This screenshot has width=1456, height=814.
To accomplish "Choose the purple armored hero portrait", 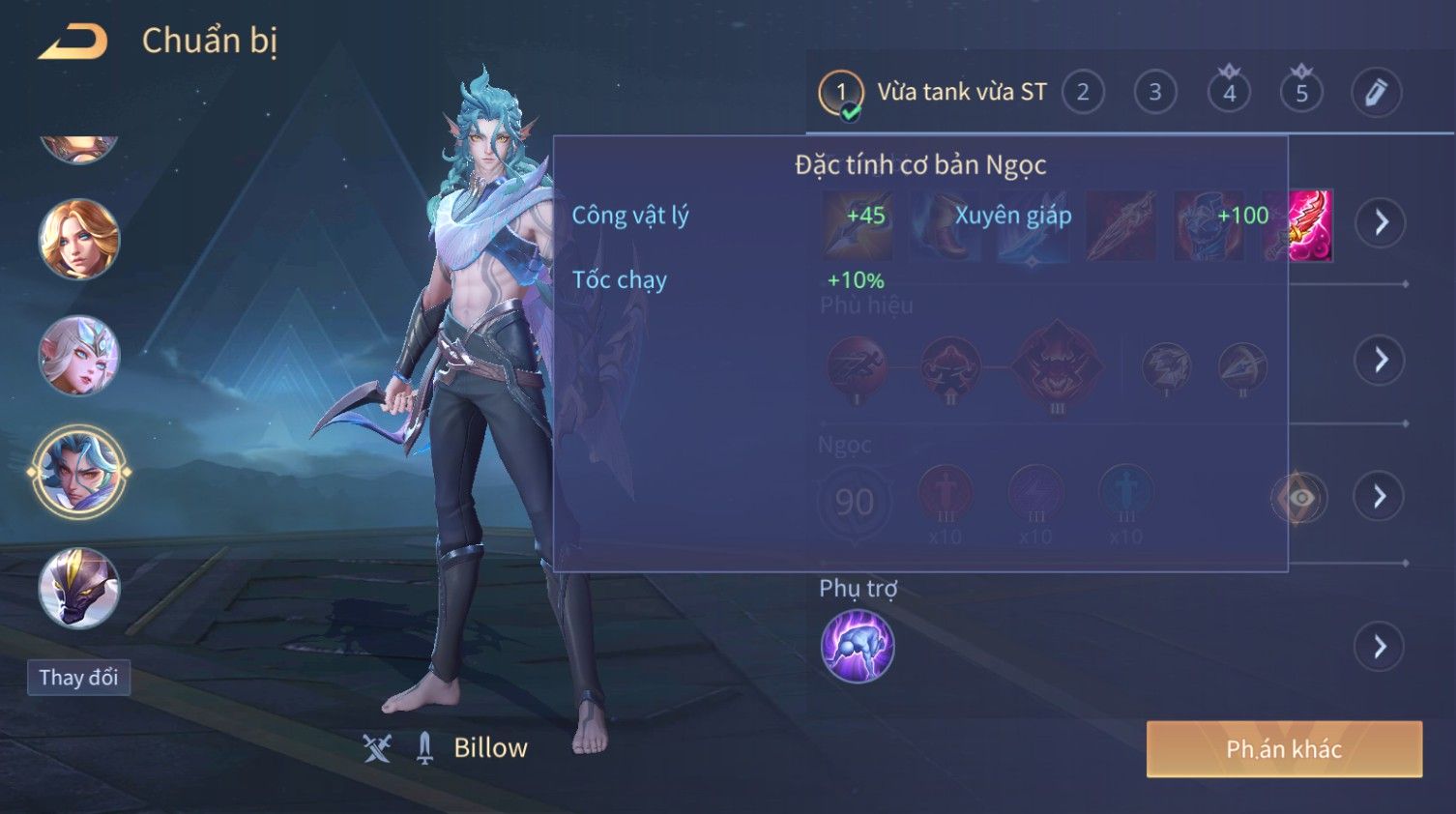I will click(78, 588).
